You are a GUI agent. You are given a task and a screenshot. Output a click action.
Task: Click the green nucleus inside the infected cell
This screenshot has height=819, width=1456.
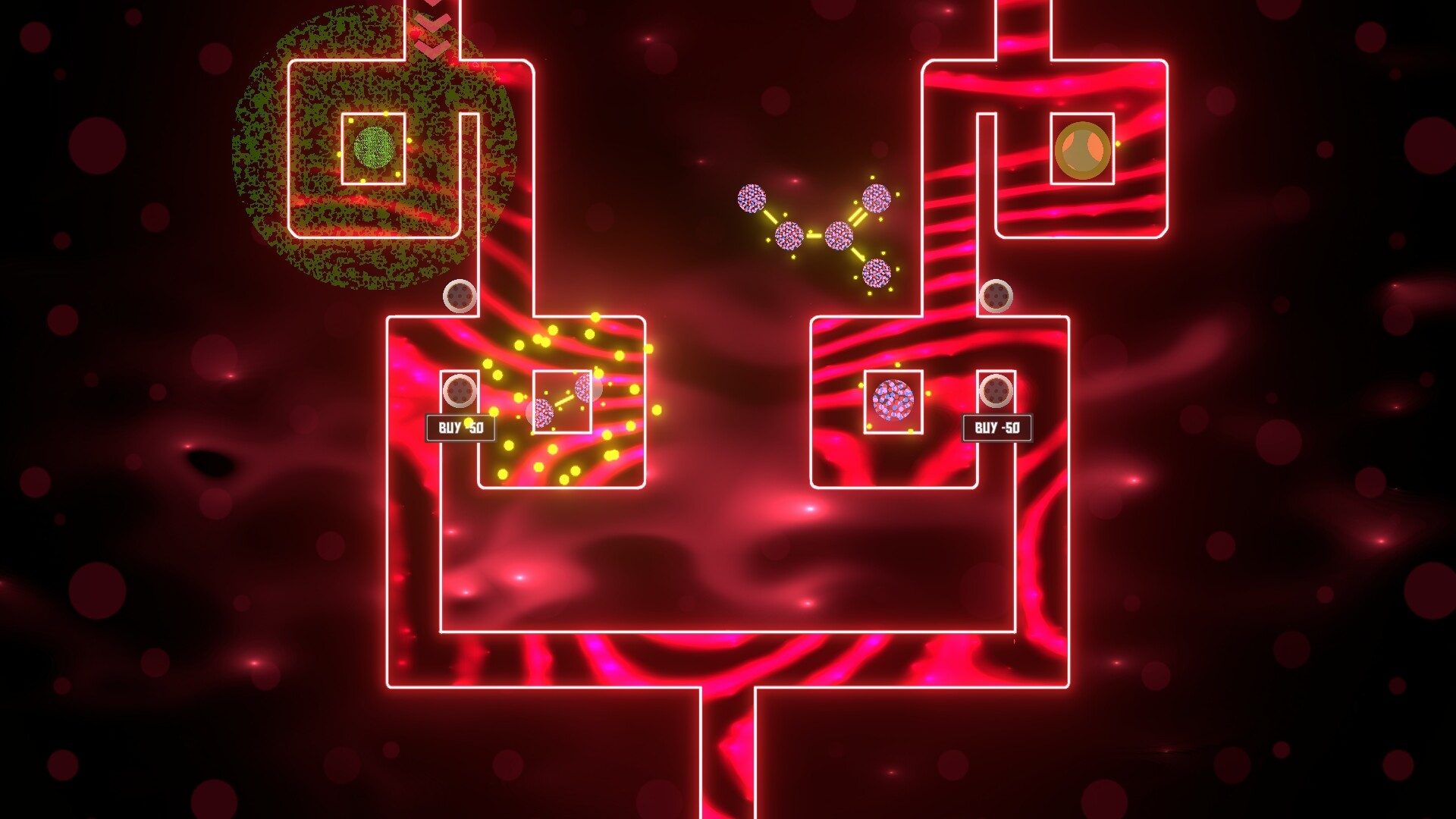pyautogui.click(x=373, y=146)
